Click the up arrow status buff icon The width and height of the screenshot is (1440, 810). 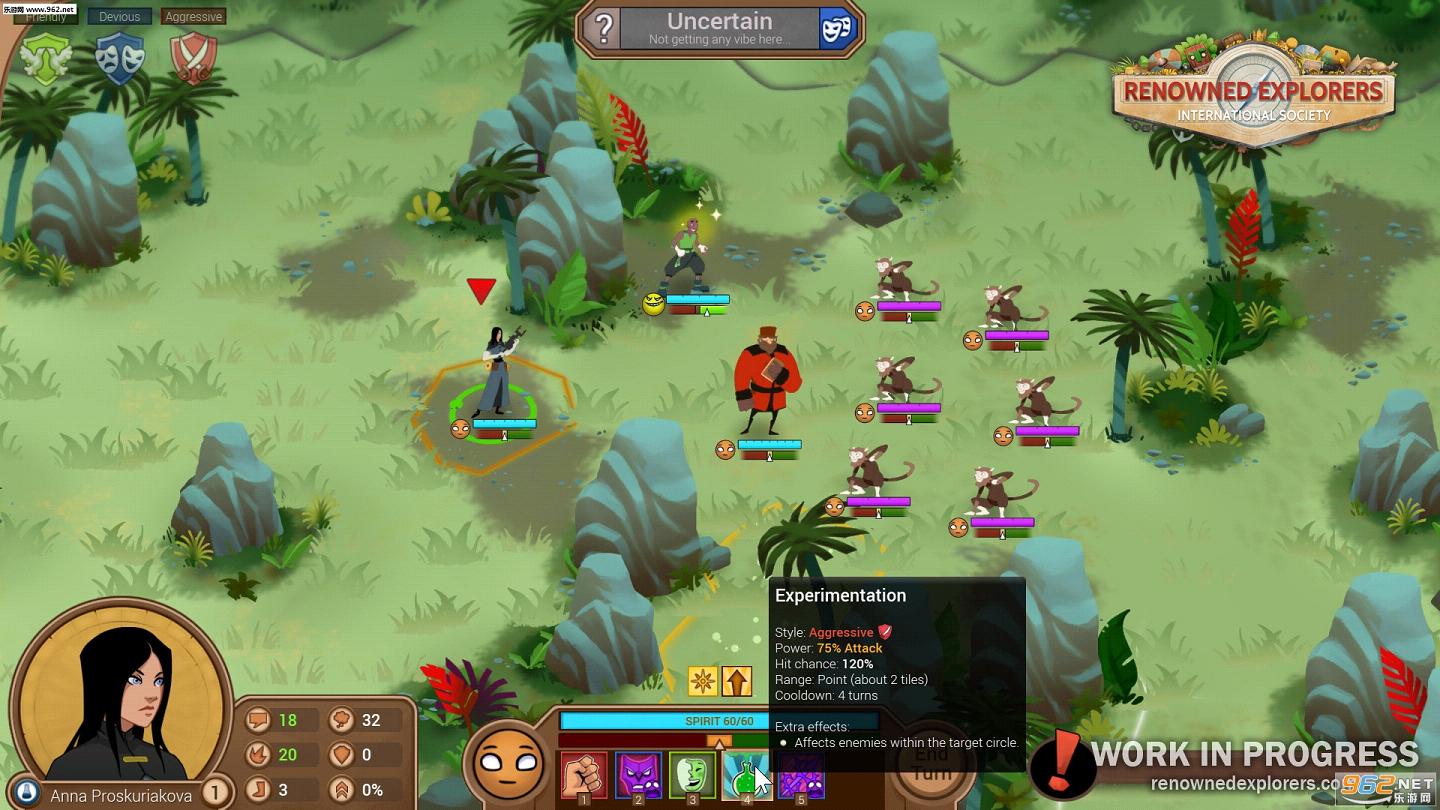pyautogui.click(x=737, y=681)
